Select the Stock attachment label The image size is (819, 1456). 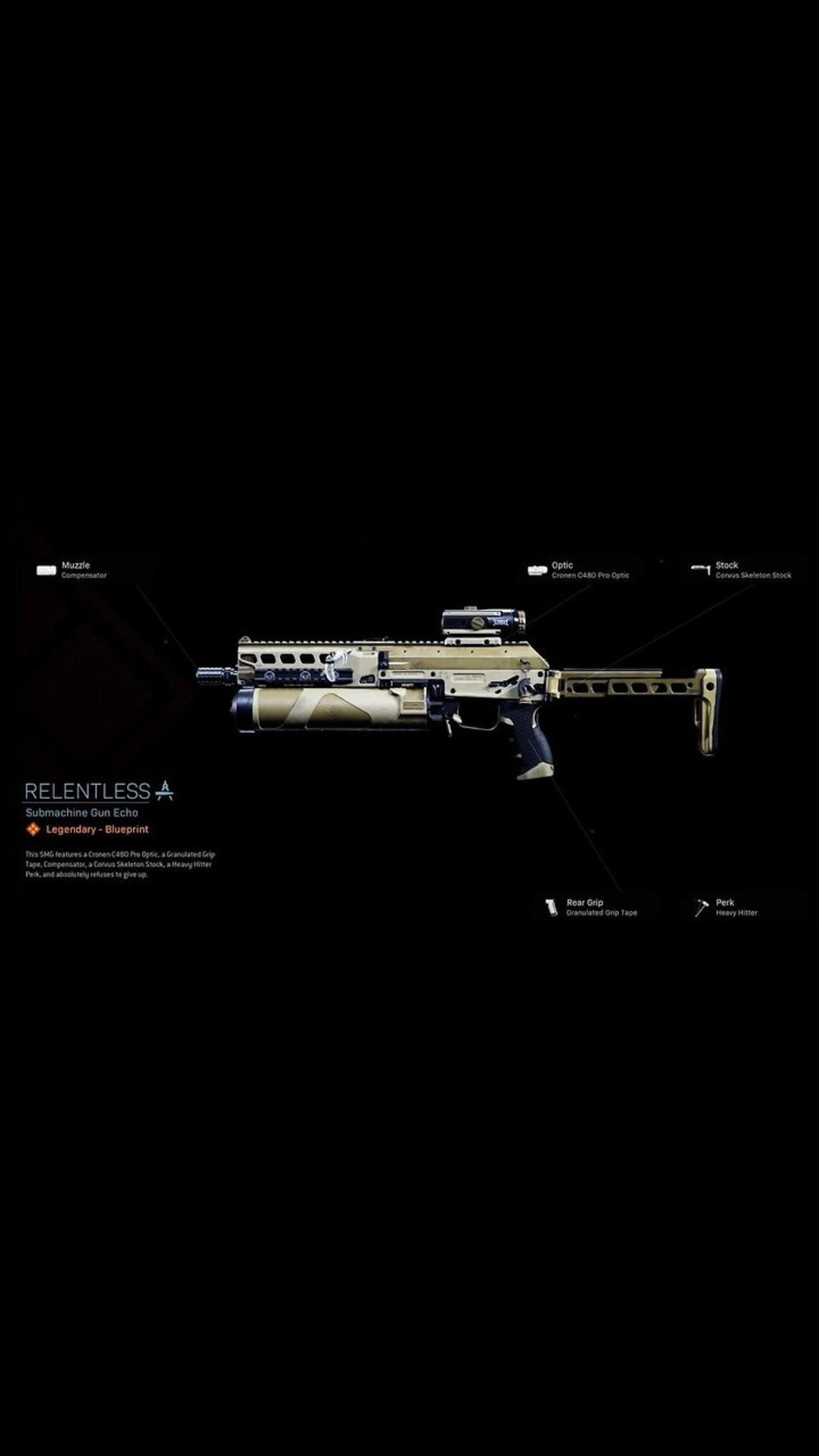(x=727, y=565)
